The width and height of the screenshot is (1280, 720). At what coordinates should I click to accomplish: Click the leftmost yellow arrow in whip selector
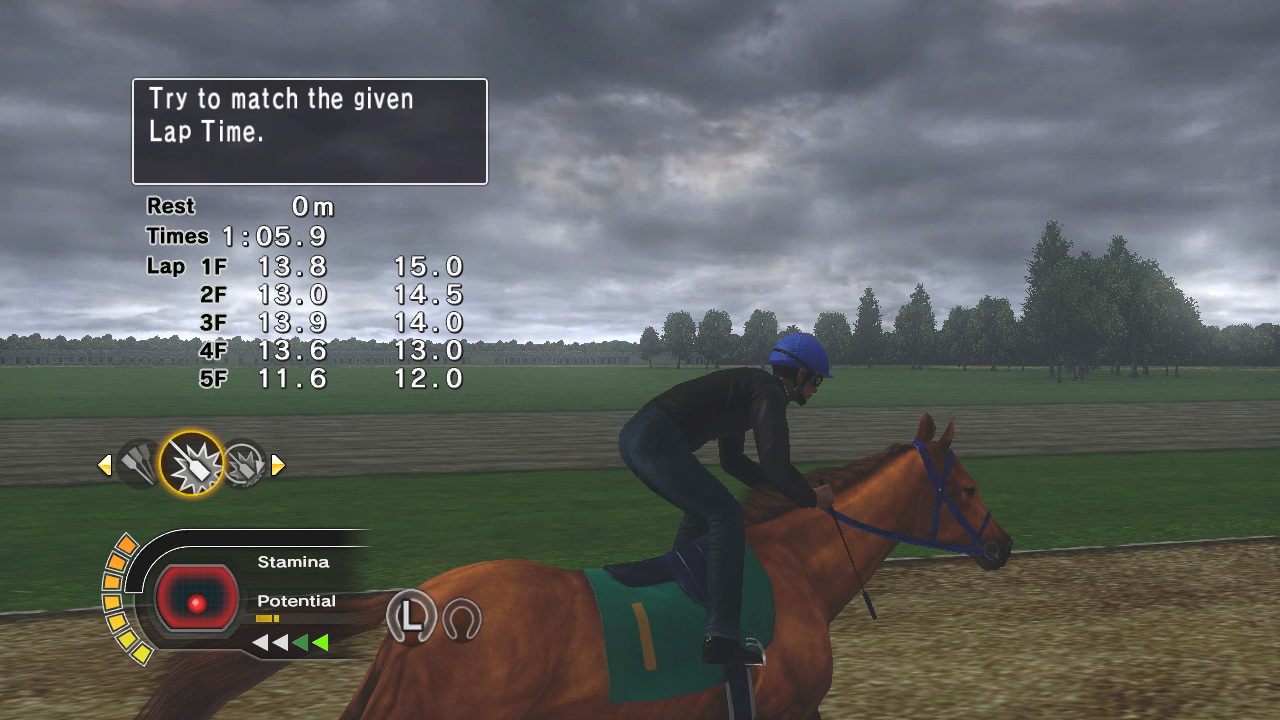[x=105, y=464]
